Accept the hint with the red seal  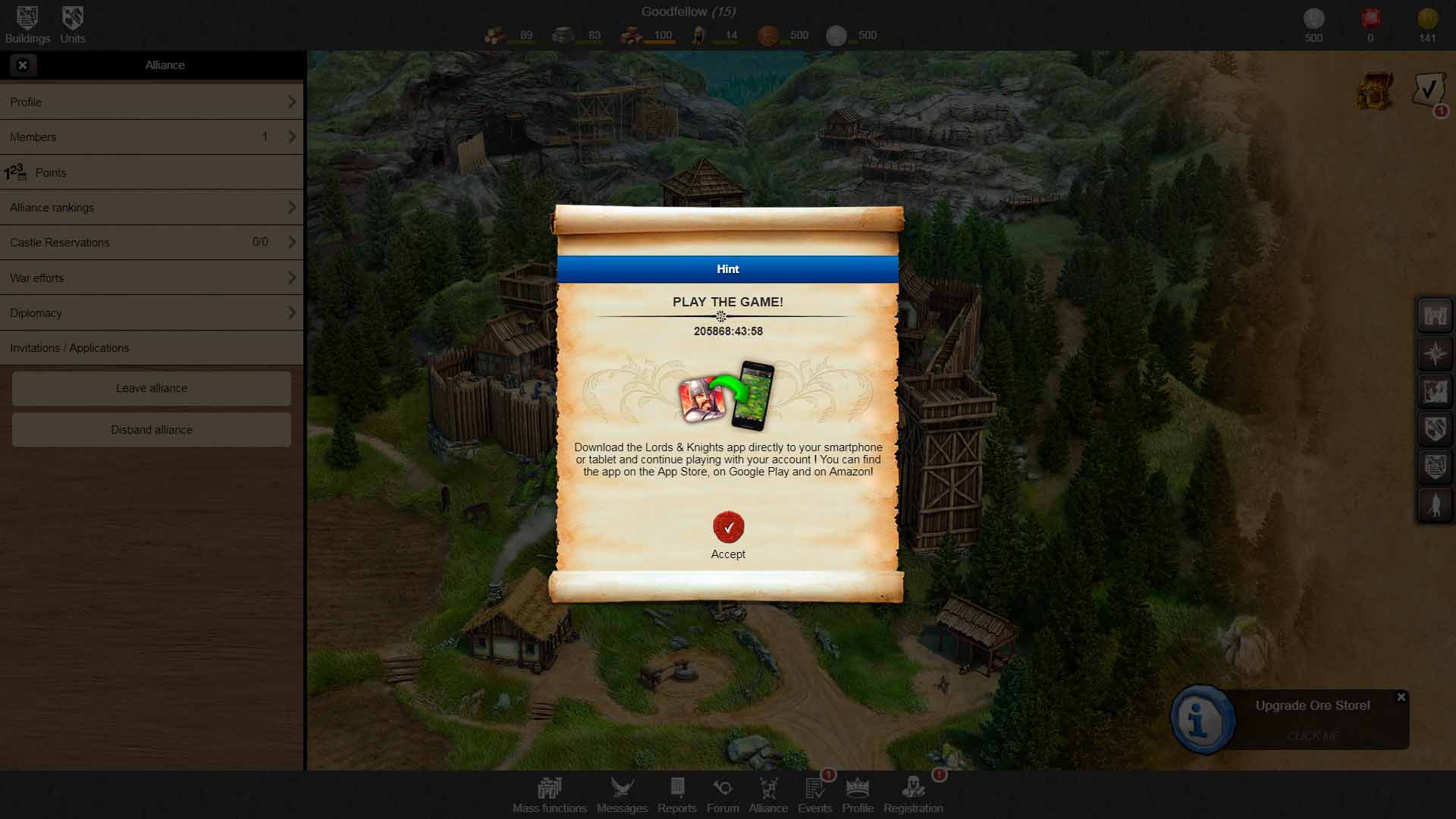tap(728, 528)
